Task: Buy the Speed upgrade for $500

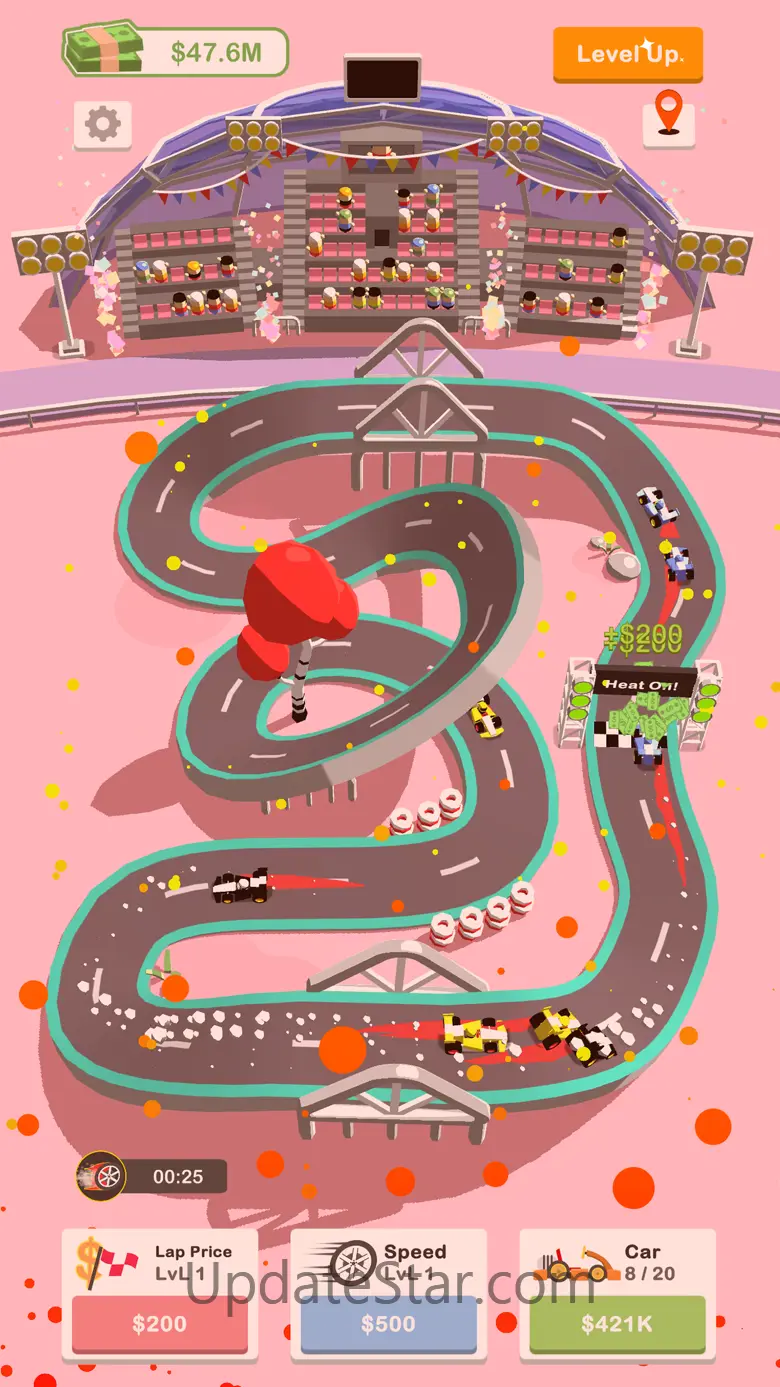Action: coord(389,1323)
